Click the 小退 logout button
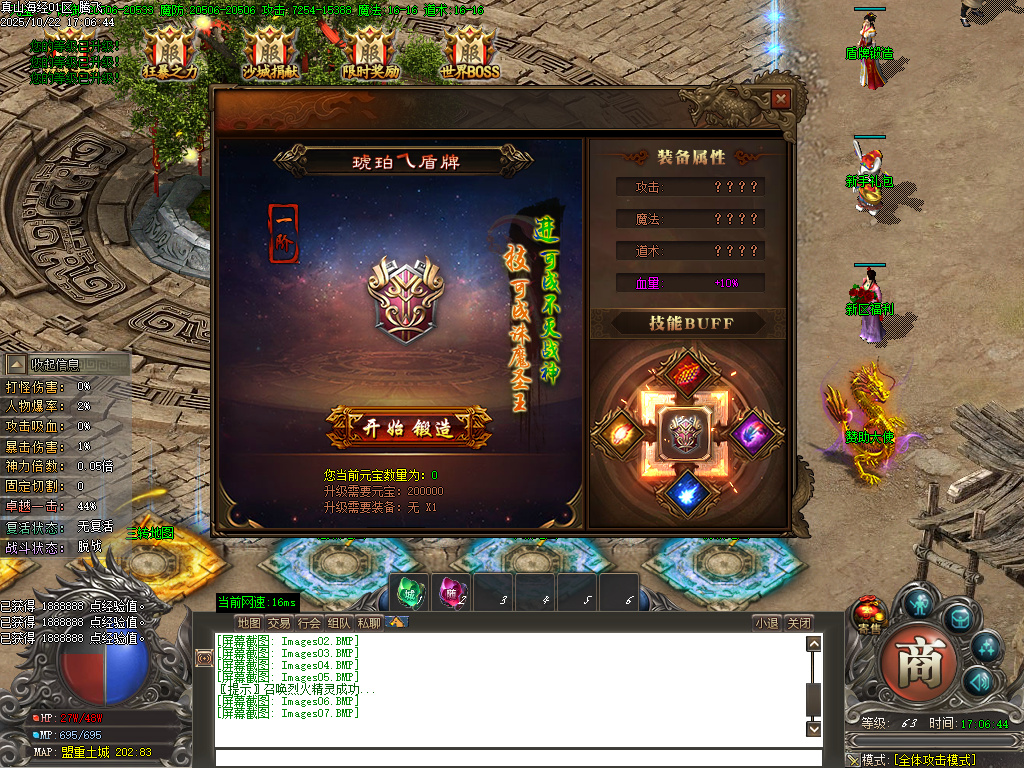 pyautogui.click(x=766, y=623)
